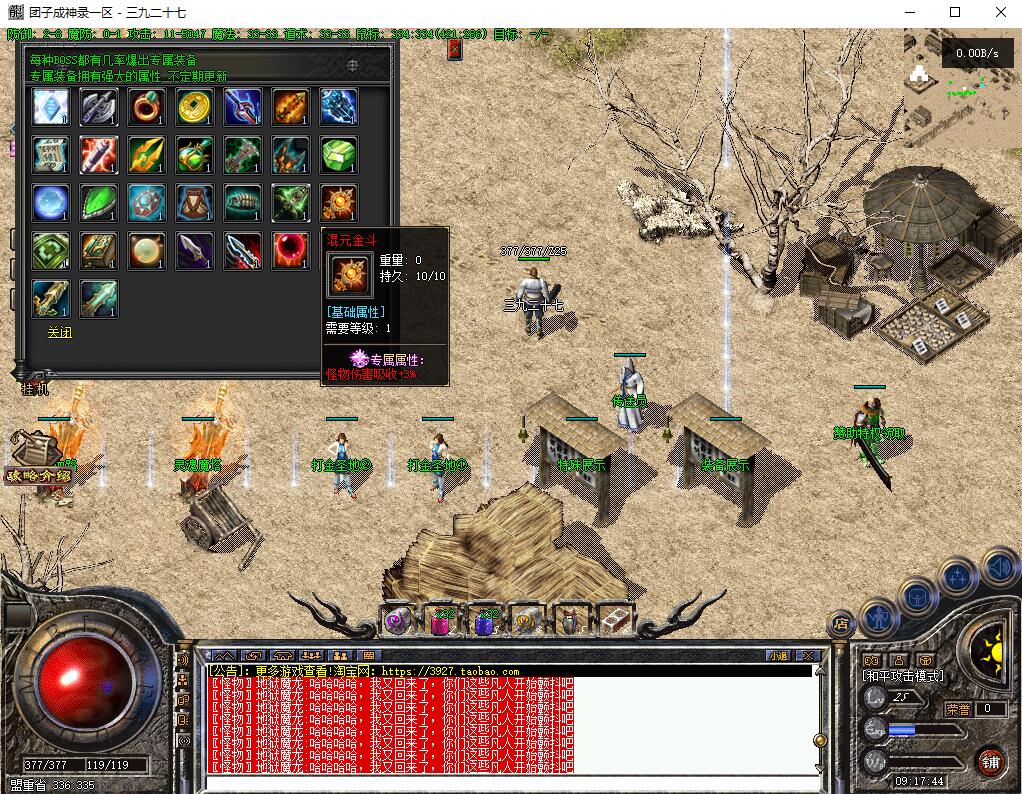The height and width of the screenshot is (794, 1022).
Task: Open the 店 shop button
Action: point(841,623)
